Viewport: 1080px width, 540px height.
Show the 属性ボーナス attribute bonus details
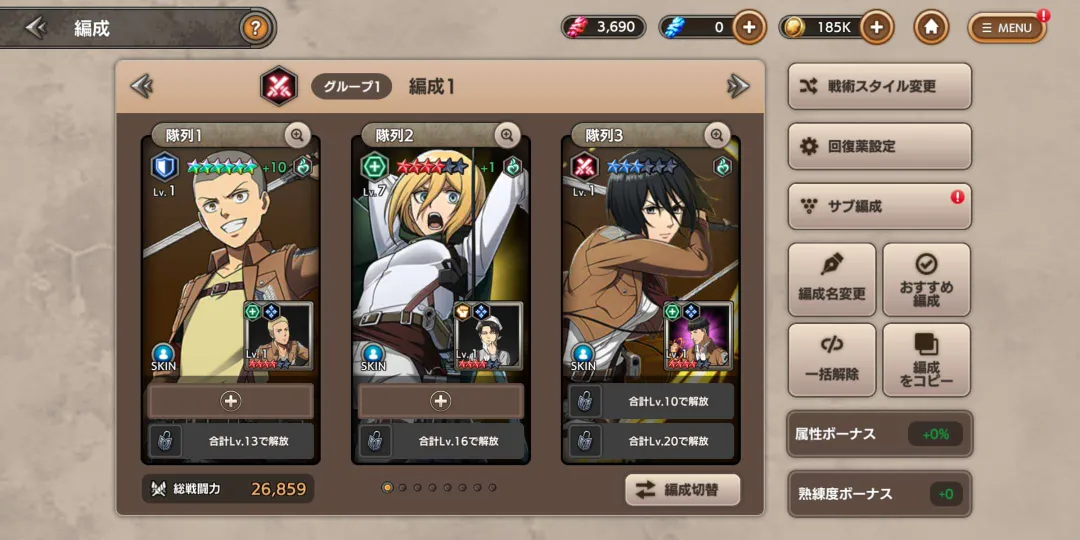880,434
